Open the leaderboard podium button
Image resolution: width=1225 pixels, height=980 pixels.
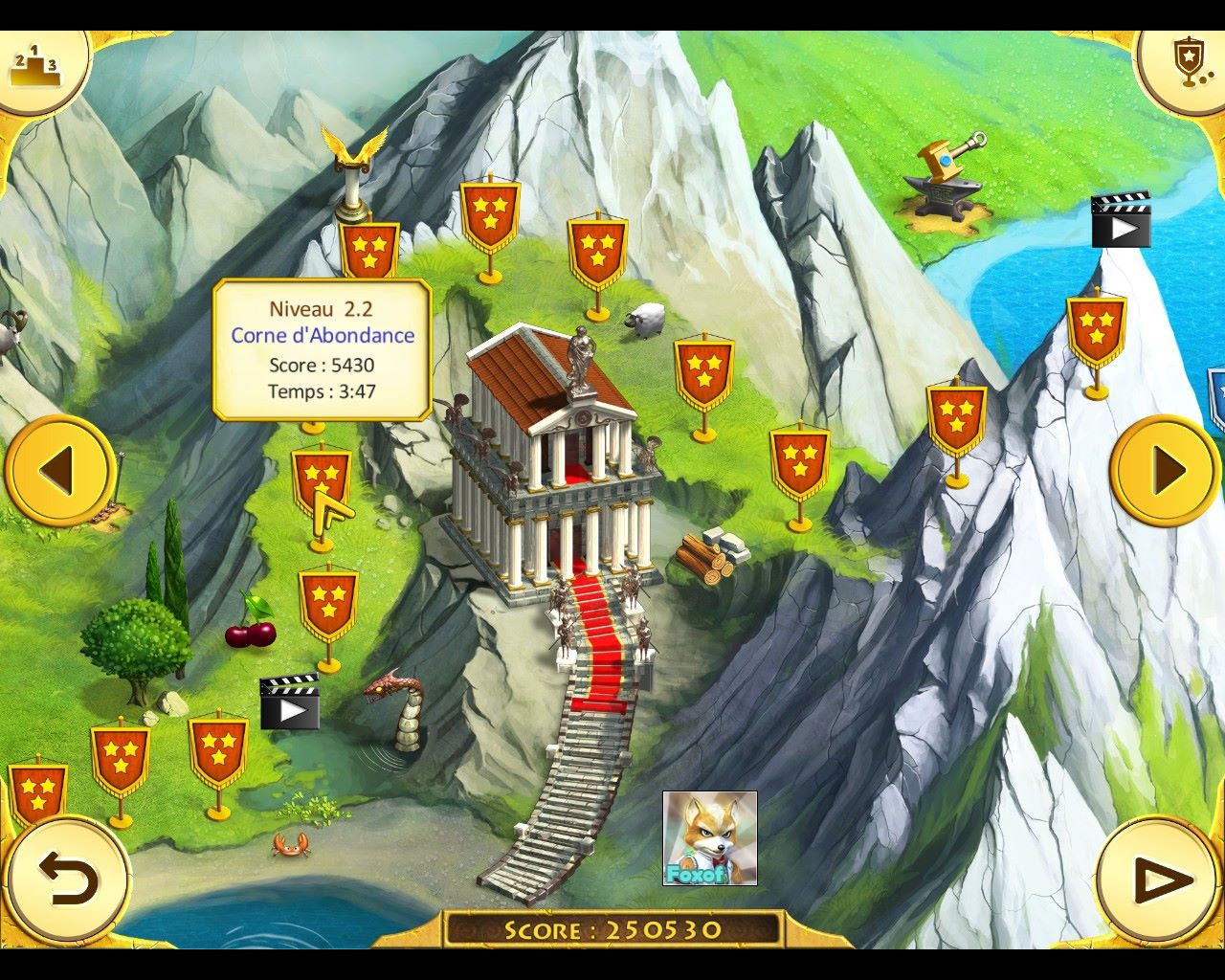click(x=34, y=65)
